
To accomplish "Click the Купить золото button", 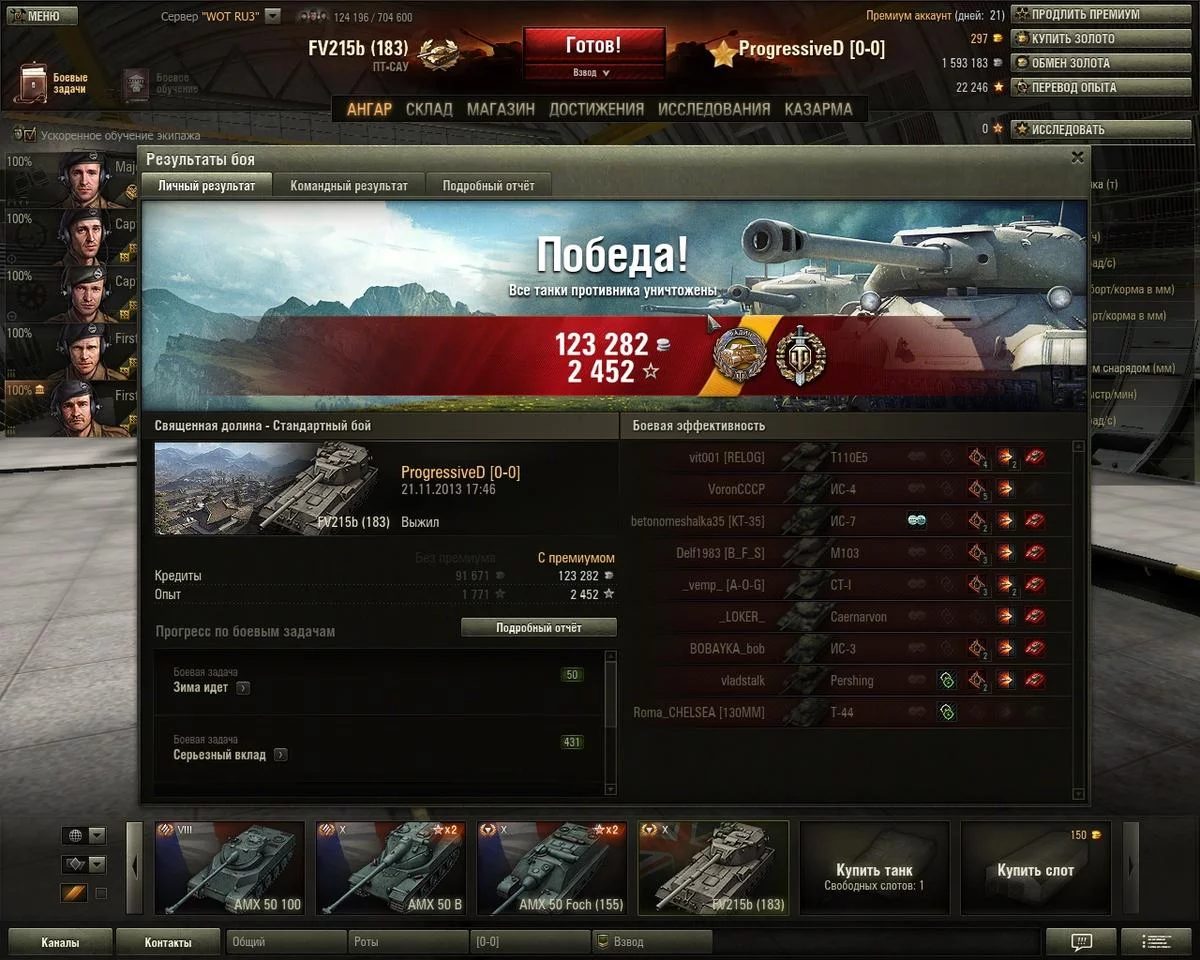I will click(x=1075, y=39).
